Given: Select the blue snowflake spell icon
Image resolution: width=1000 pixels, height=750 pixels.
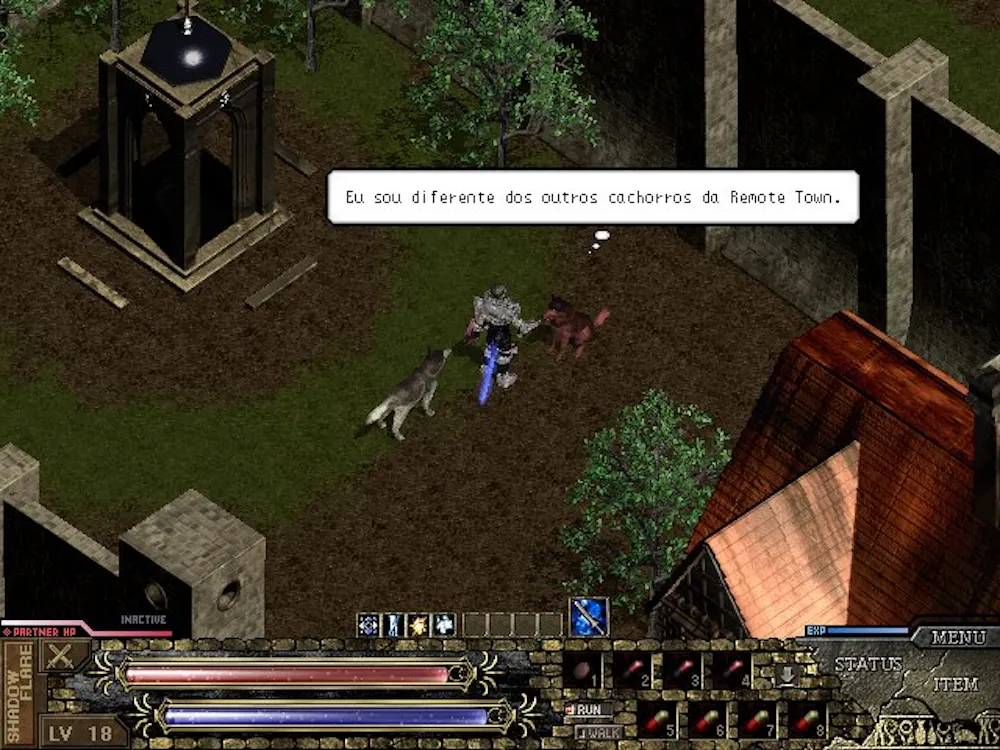Looking at the screenshot, I should pos(368,625).
